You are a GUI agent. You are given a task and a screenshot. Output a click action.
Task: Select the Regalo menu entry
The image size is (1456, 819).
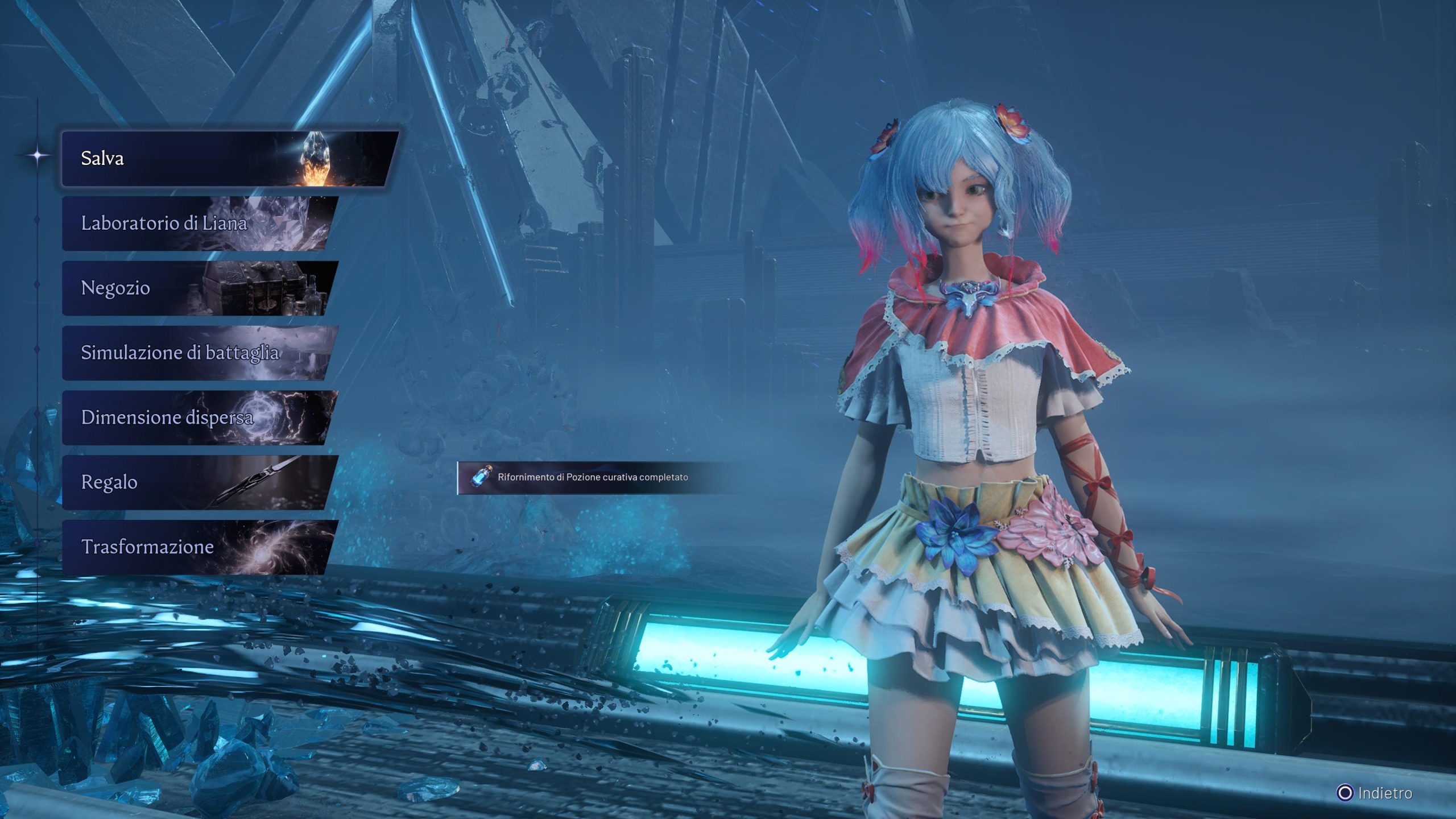pyautogui.click(x=199, y=482)
